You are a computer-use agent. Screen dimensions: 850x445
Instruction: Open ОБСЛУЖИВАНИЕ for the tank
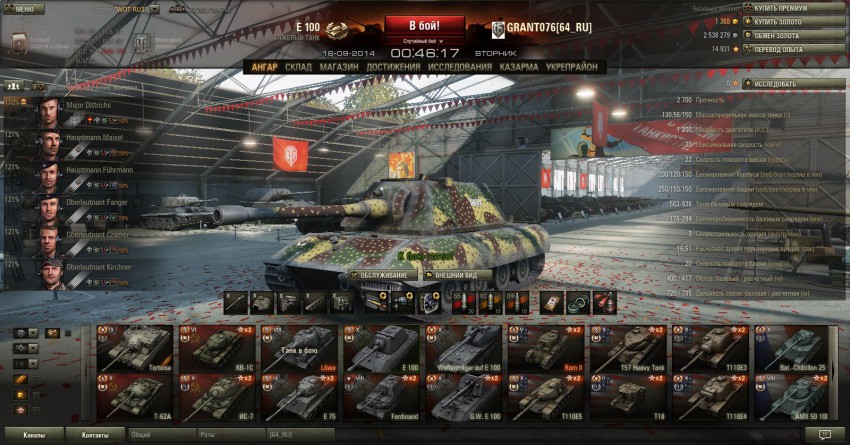[x=382, y=274]
